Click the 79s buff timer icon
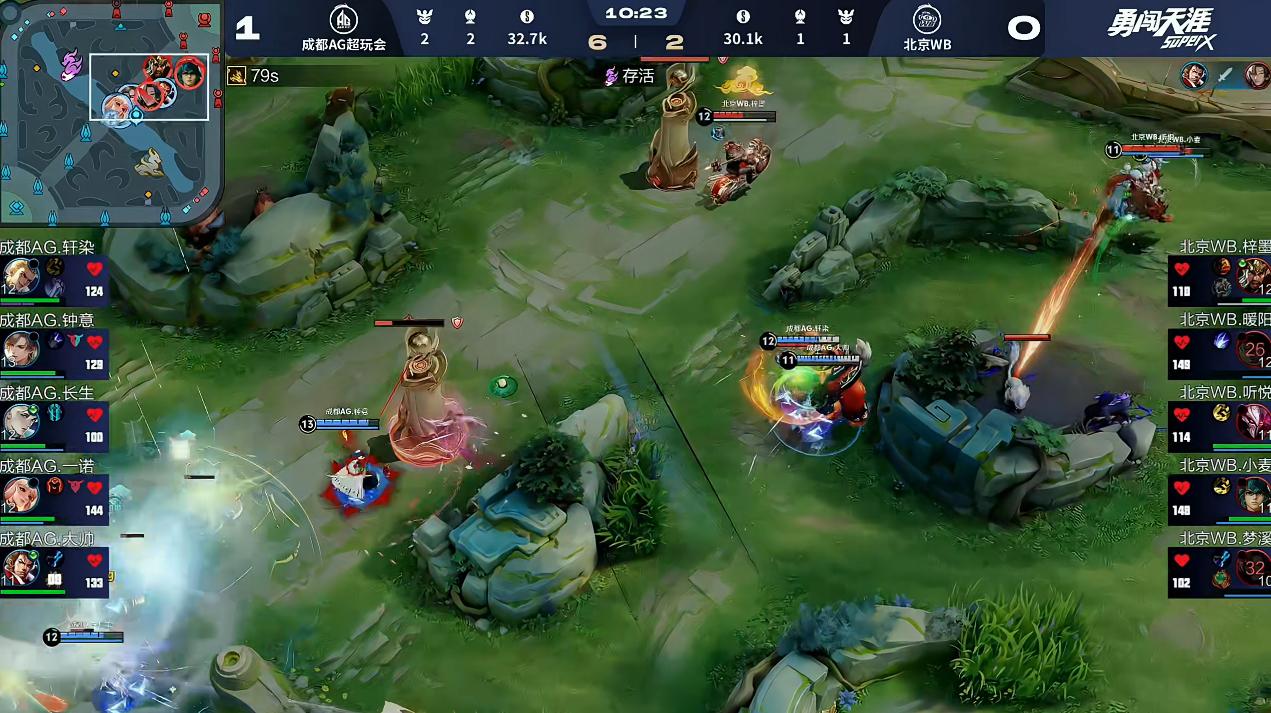This screenshot has height=713, width=1271. [x=237, y=76]
